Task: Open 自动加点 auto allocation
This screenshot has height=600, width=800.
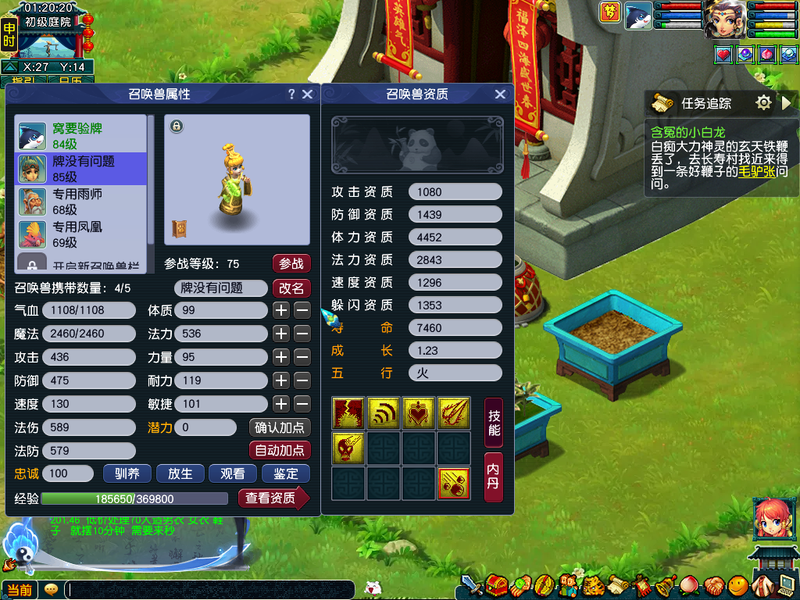Action: (279, 450)
